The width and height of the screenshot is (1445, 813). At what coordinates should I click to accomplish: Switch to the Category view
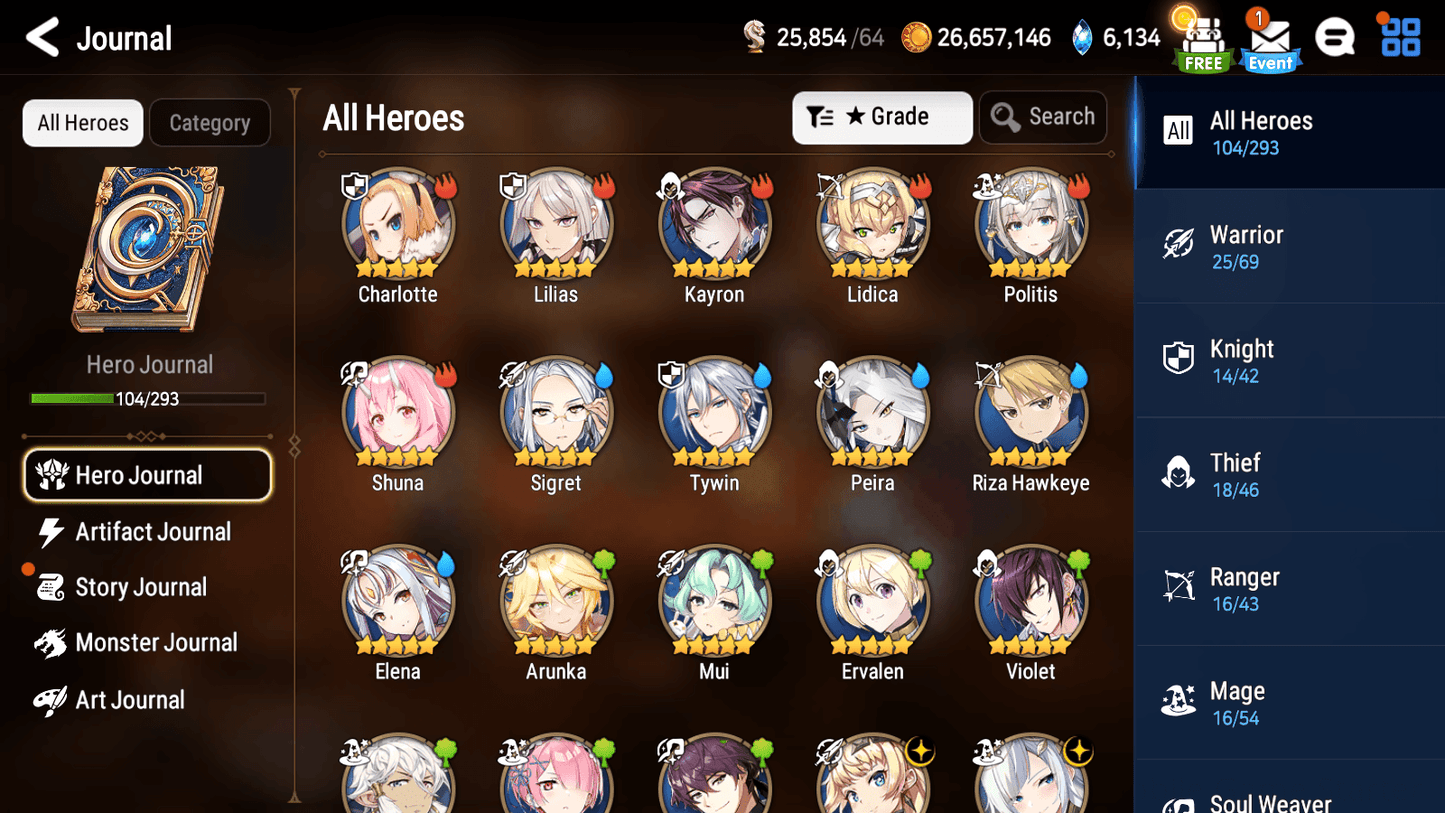point(210,122)
